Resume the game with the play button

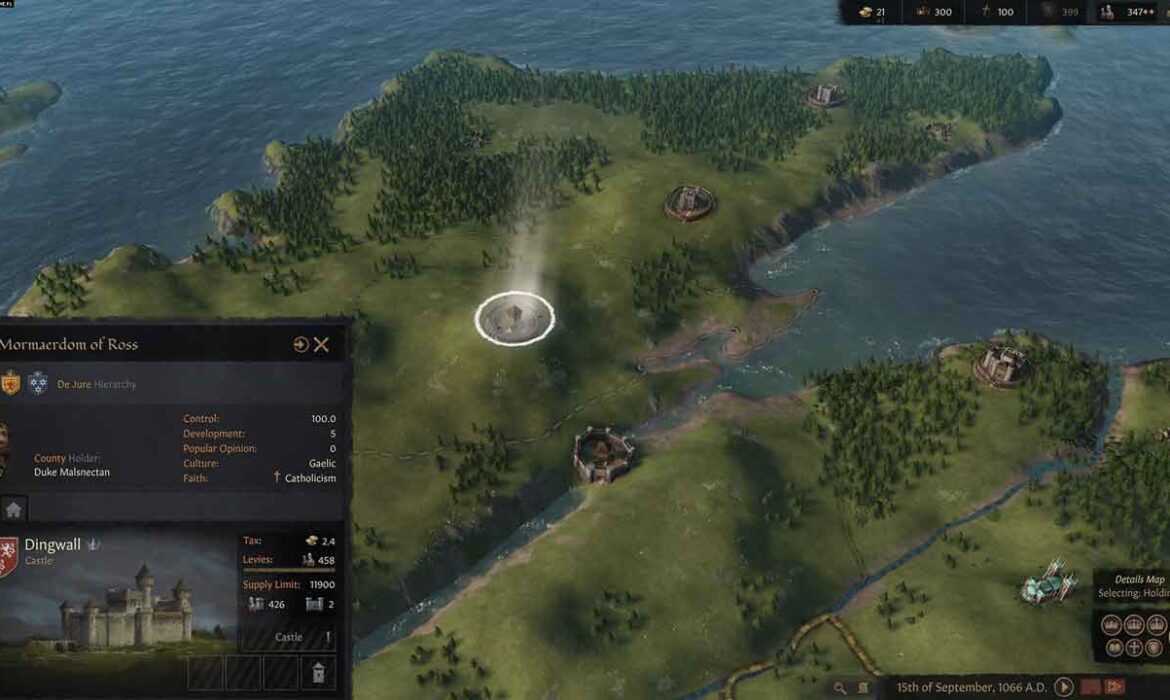(x=1063, y=687)
